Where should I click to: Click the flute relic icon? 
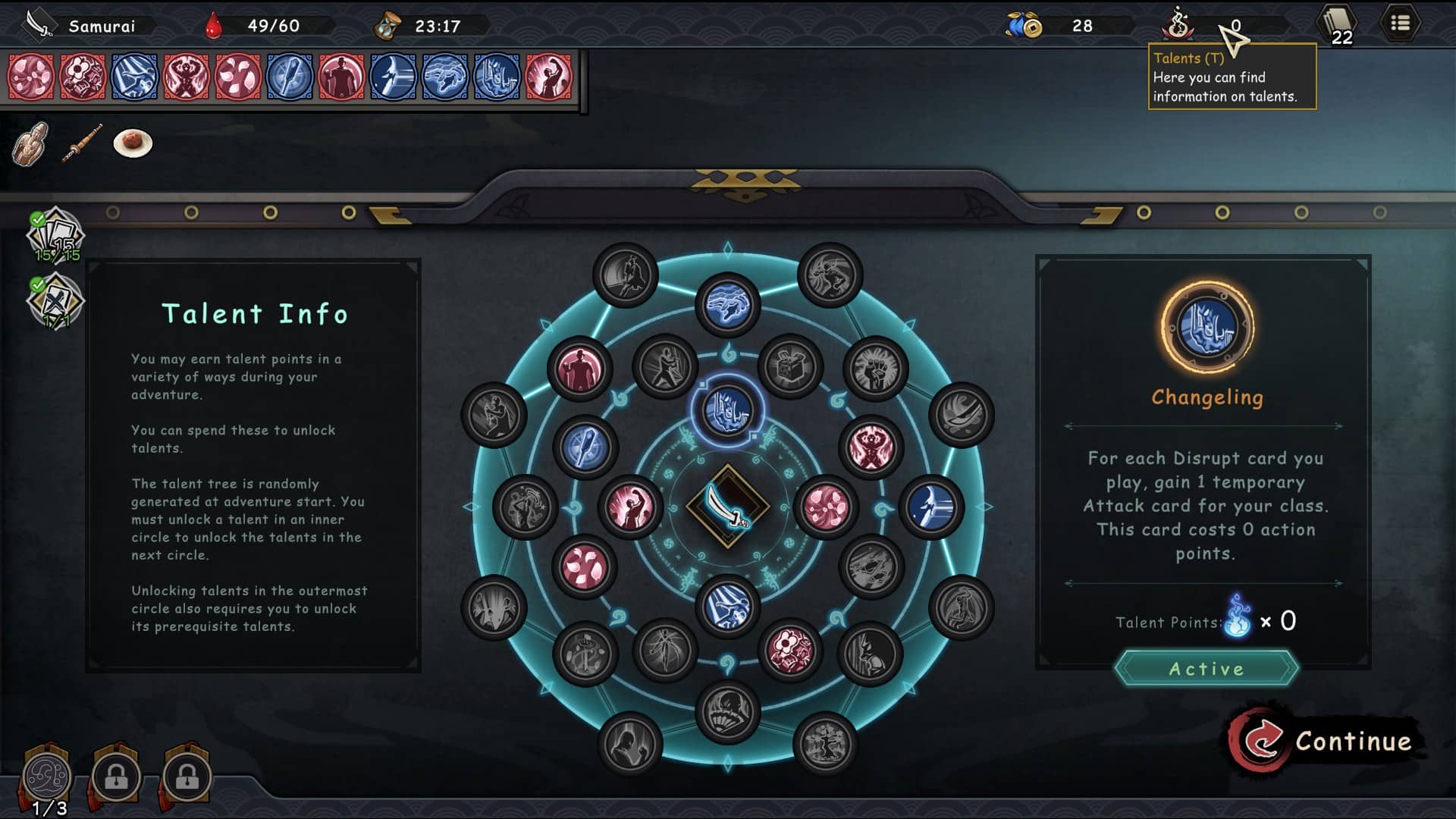[x=82, y=143]
